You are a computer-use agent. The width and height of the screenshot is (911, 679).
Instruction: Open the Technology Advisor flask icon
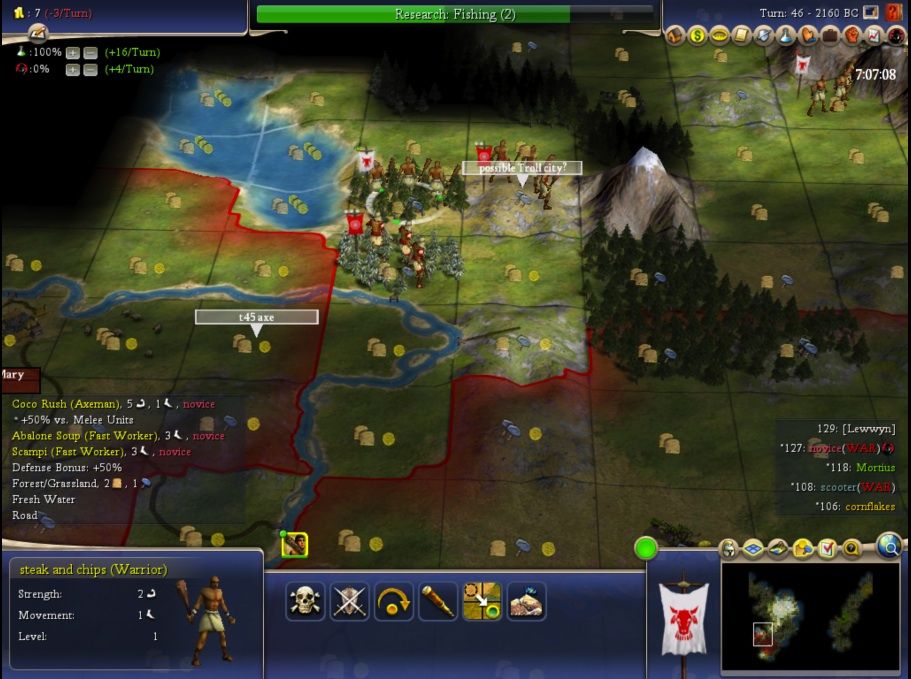pos(786,37)
